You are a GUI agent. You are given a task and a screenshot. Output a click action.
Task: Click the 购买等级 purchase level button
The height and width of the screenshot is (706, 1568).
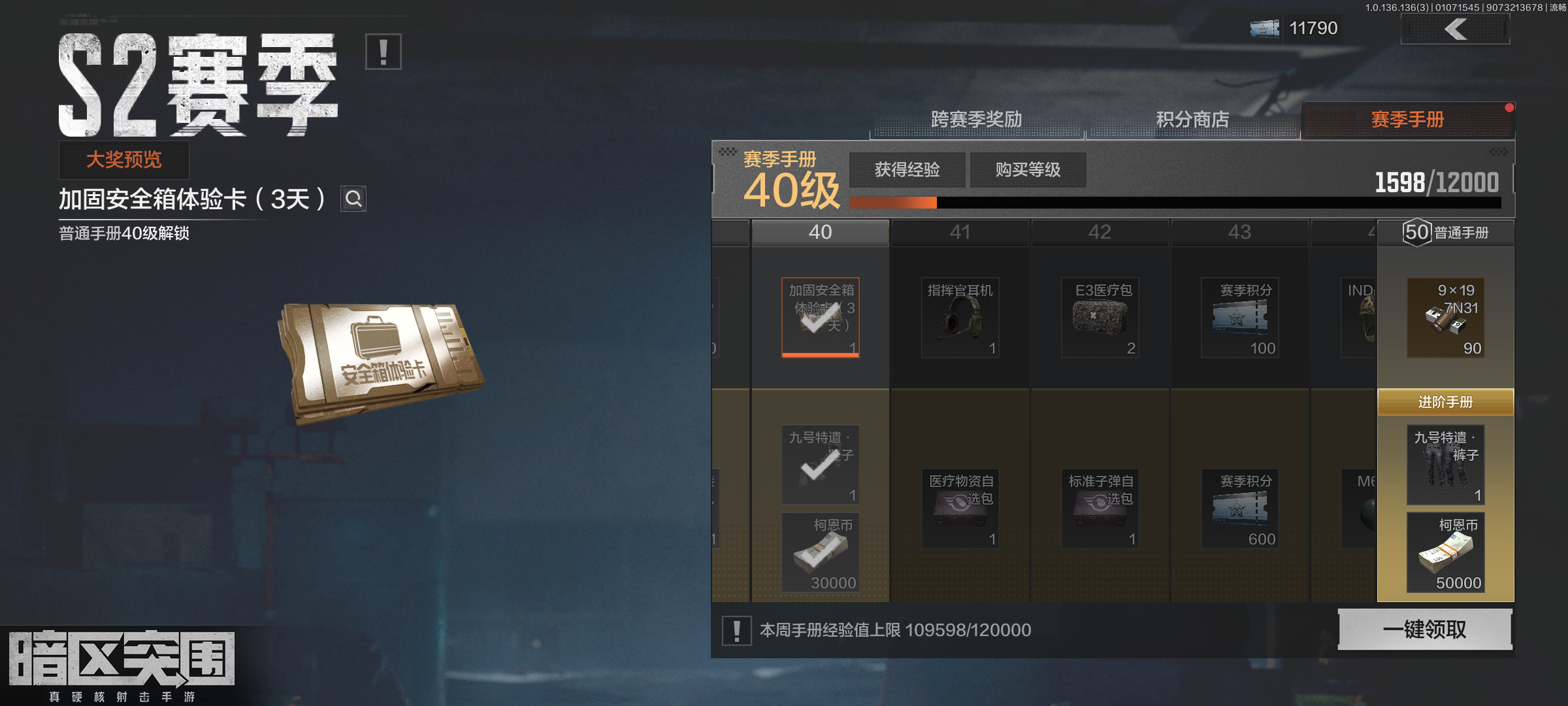coord(1028,169)
